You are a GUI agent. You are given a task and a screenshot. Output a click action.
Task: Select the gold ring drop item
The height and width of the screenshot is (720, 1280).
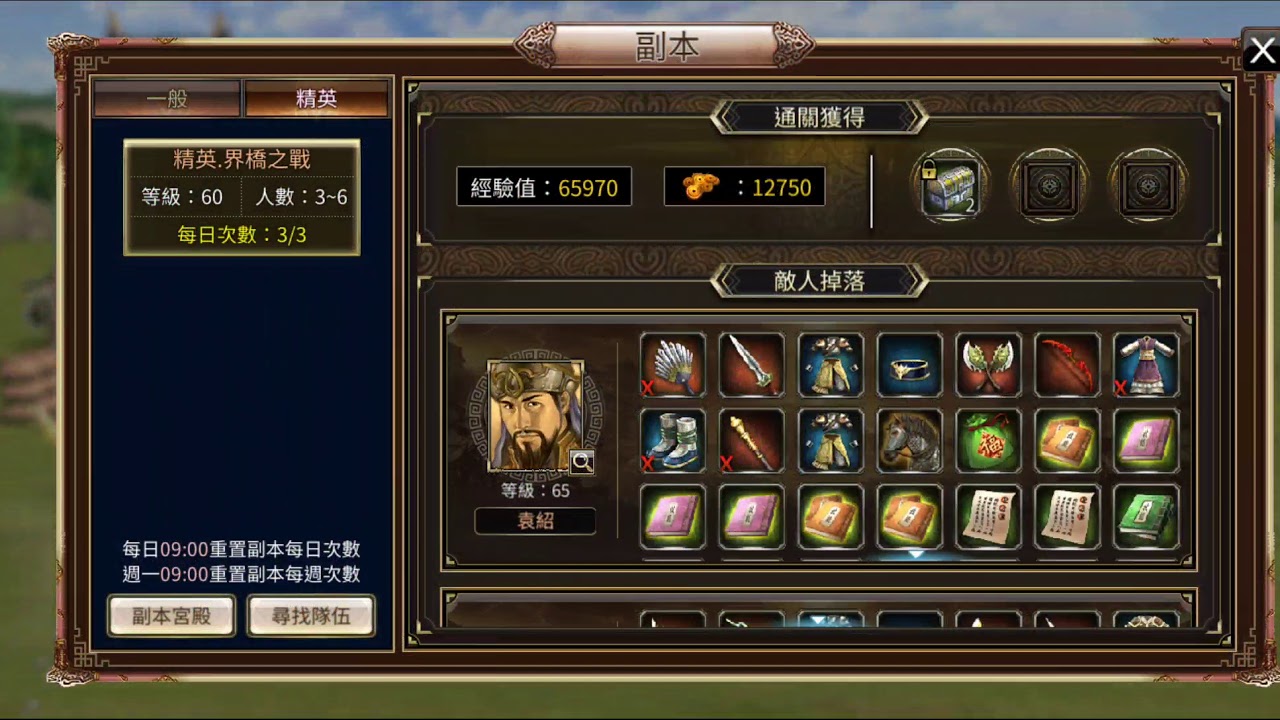[x=910, y=365]
